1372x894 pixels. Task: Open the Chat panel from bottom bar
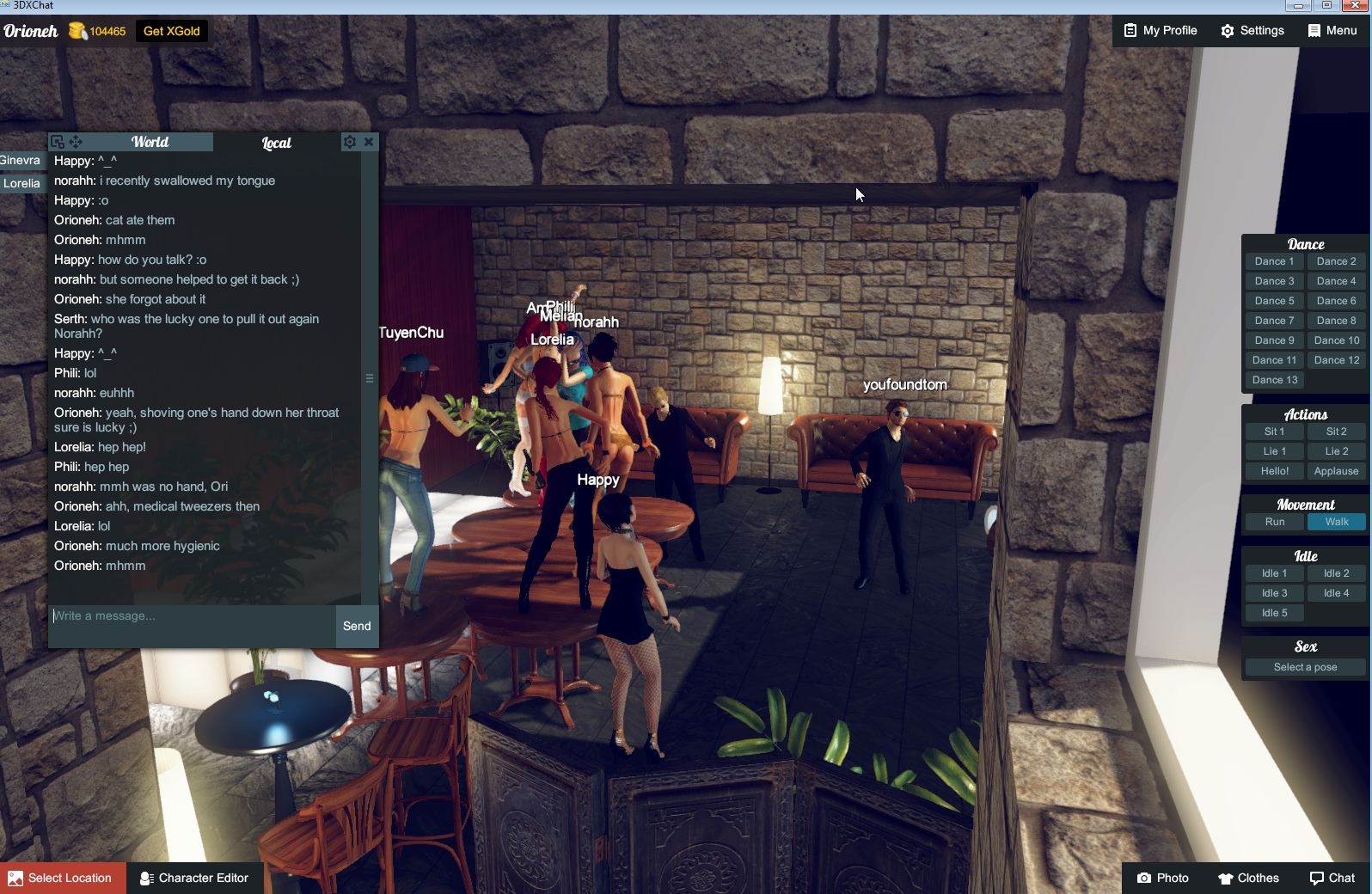tap(1332, 878)
